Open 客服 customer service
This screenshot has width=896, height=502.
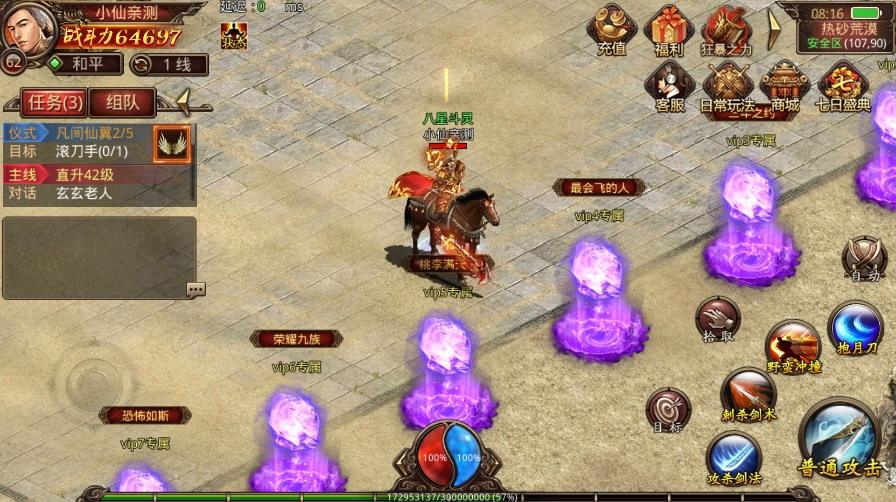tap(670, 86)
